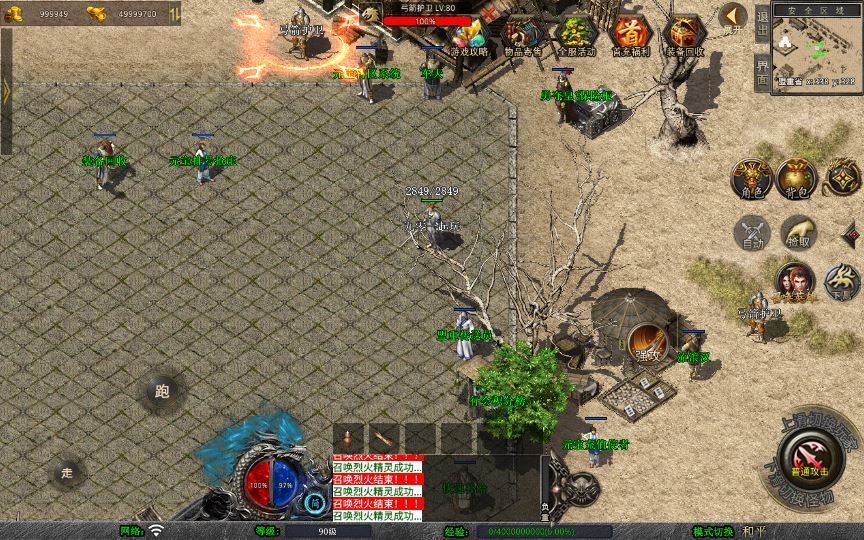The image size is (864, 540).
Task: Open the hero summon portrait icon
Action: (x=796, y=281)
